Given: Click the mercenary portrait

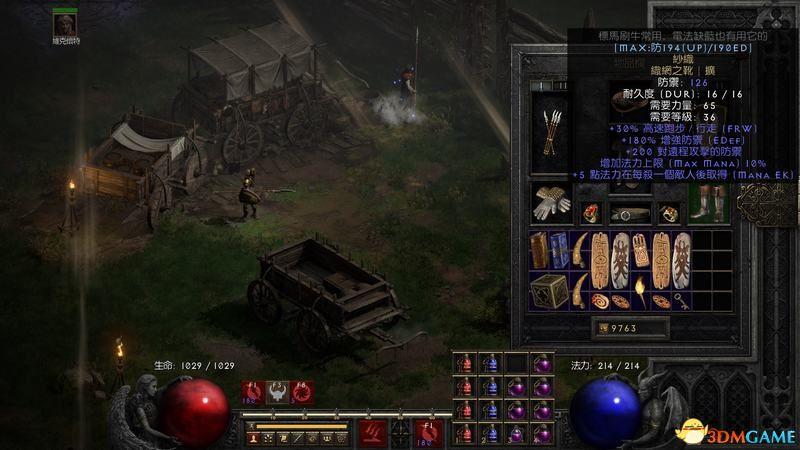Looking at the screenshot, I should point(64,22).
